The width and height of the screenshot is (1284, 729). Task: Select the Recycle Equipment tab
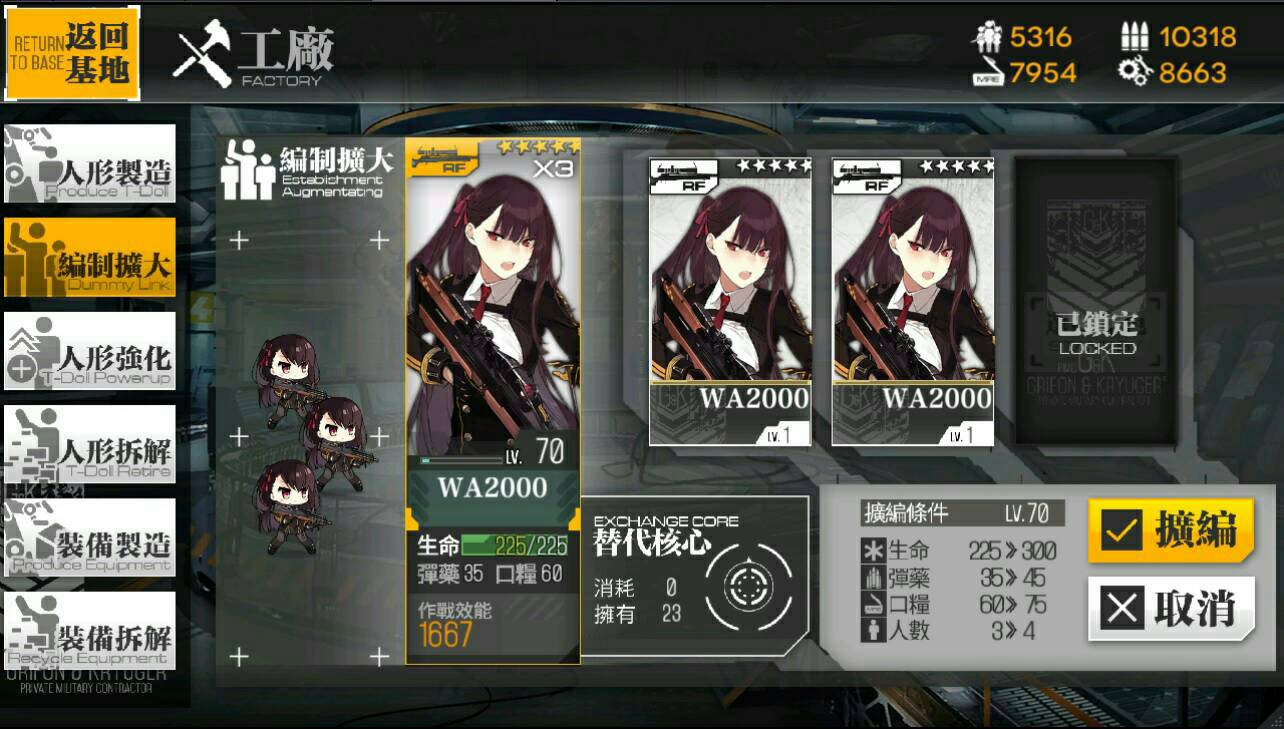click(x=90, y=631)
